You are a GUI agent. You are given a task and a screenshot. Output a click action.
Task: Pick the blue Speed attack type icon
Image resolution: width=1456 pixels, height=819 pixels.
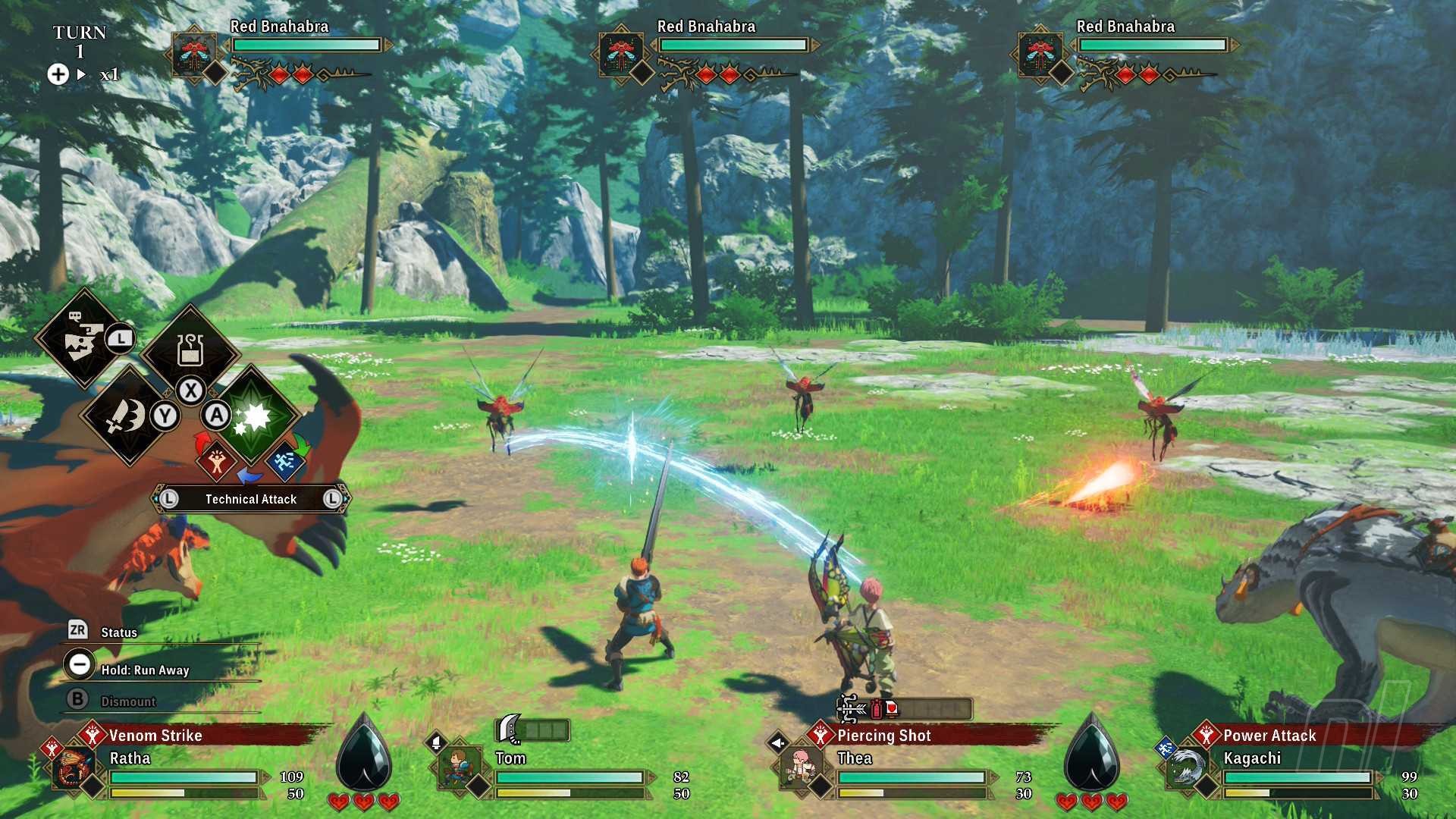coord(285,461)
